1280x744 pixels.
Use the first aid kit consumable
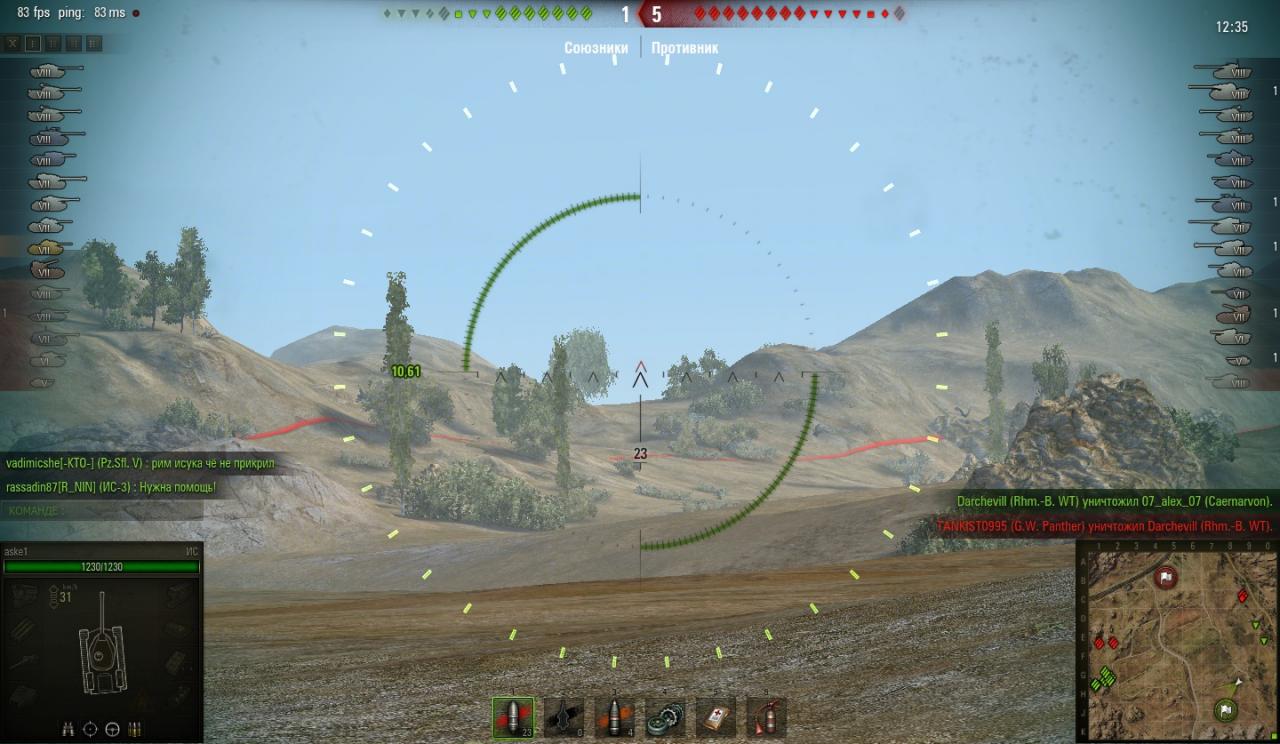point(716,717)
